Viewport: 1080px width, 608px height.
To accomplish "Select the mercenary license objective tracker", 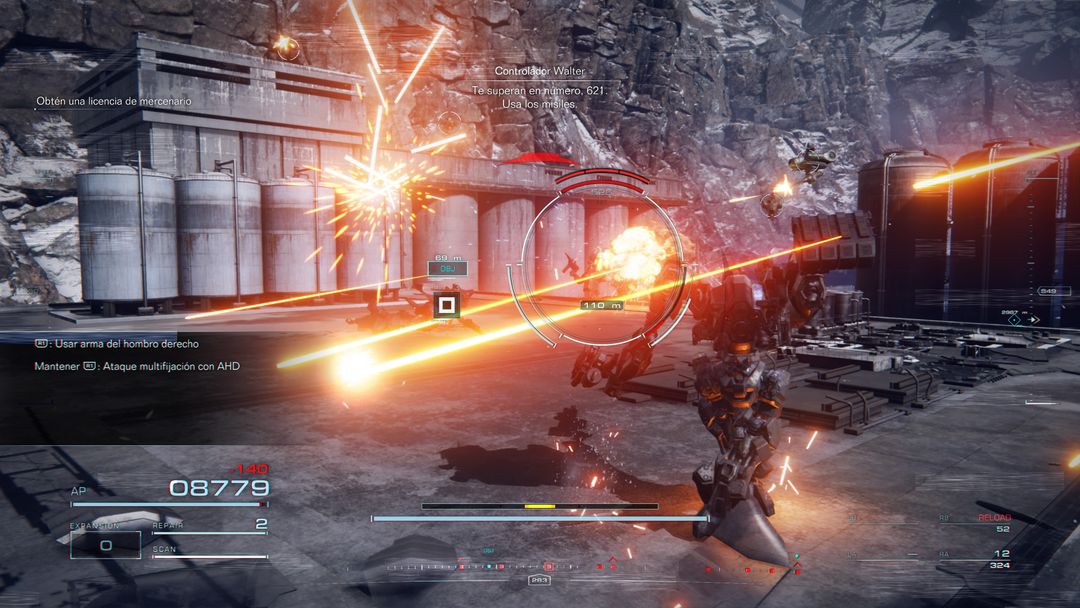I will point(113,101).
